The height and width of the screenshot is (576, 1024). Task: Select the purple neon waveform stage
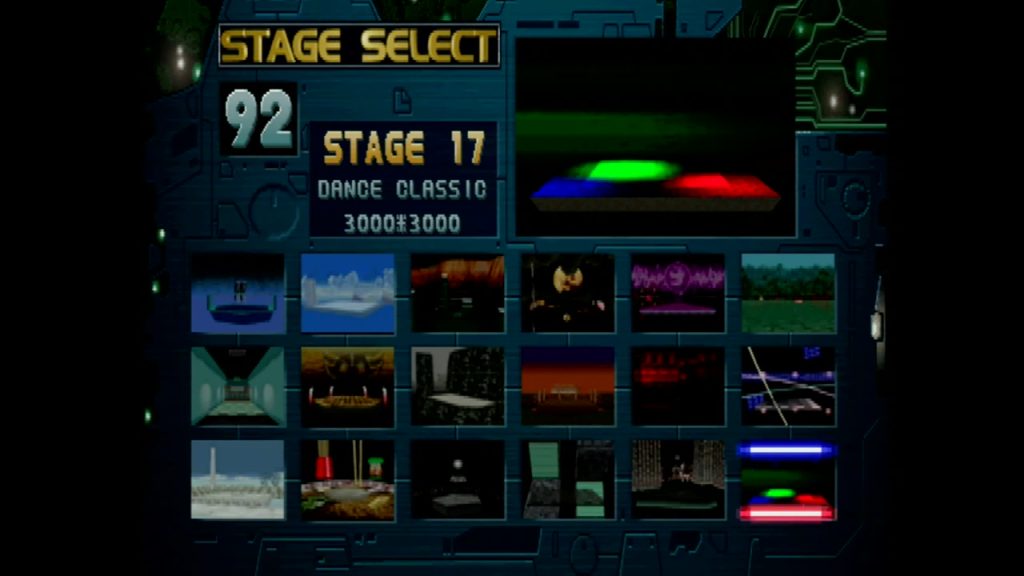(678, 293)
